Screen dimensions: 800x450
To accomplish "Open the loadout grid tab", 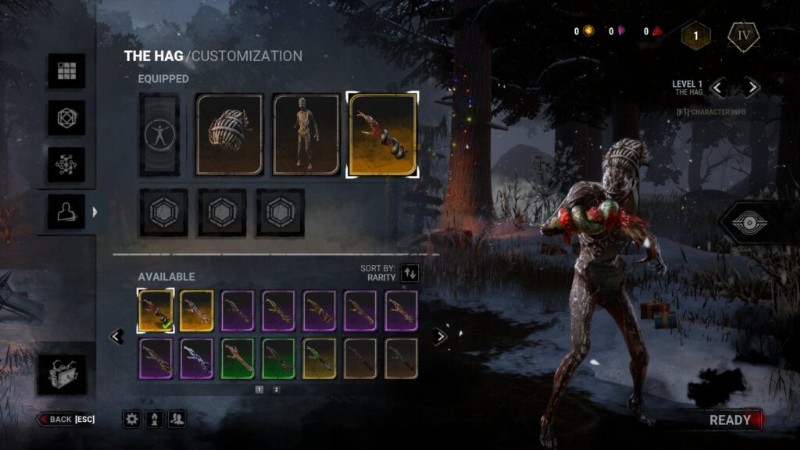I will click(67, 71).
